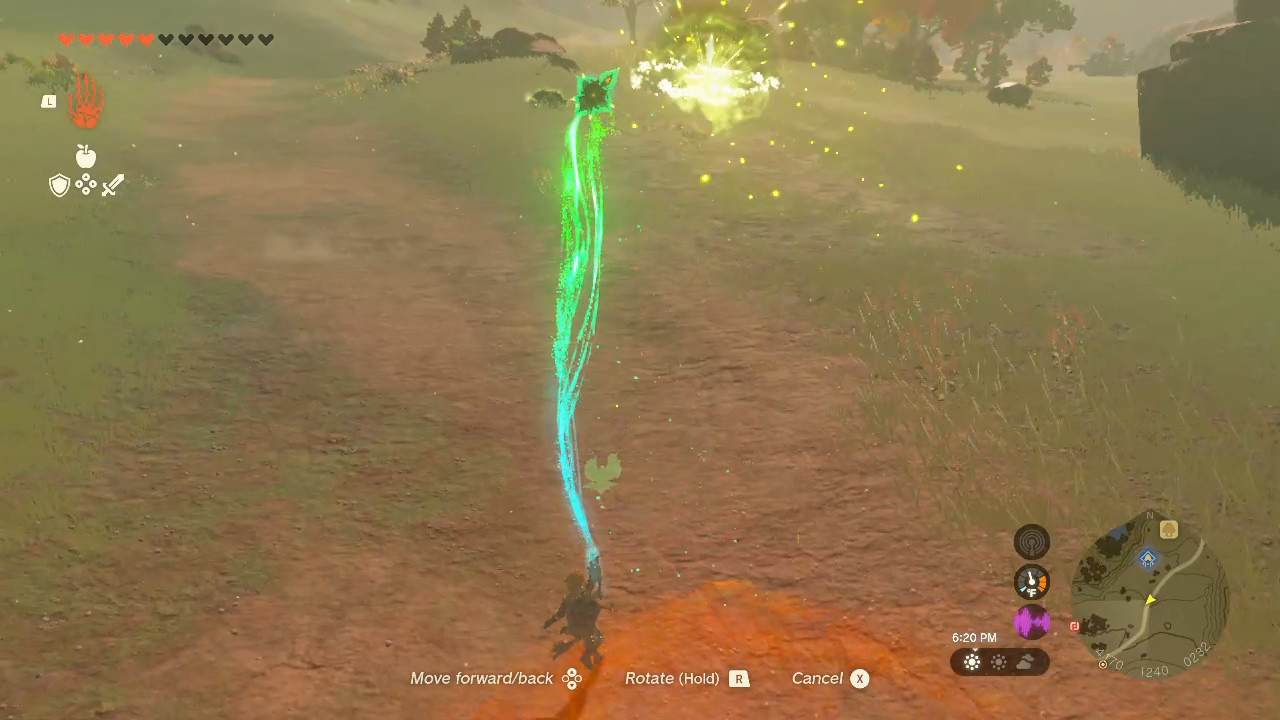Click the L button prompt icon
This screenshot has height=720, width=1280.
point(48,101)
